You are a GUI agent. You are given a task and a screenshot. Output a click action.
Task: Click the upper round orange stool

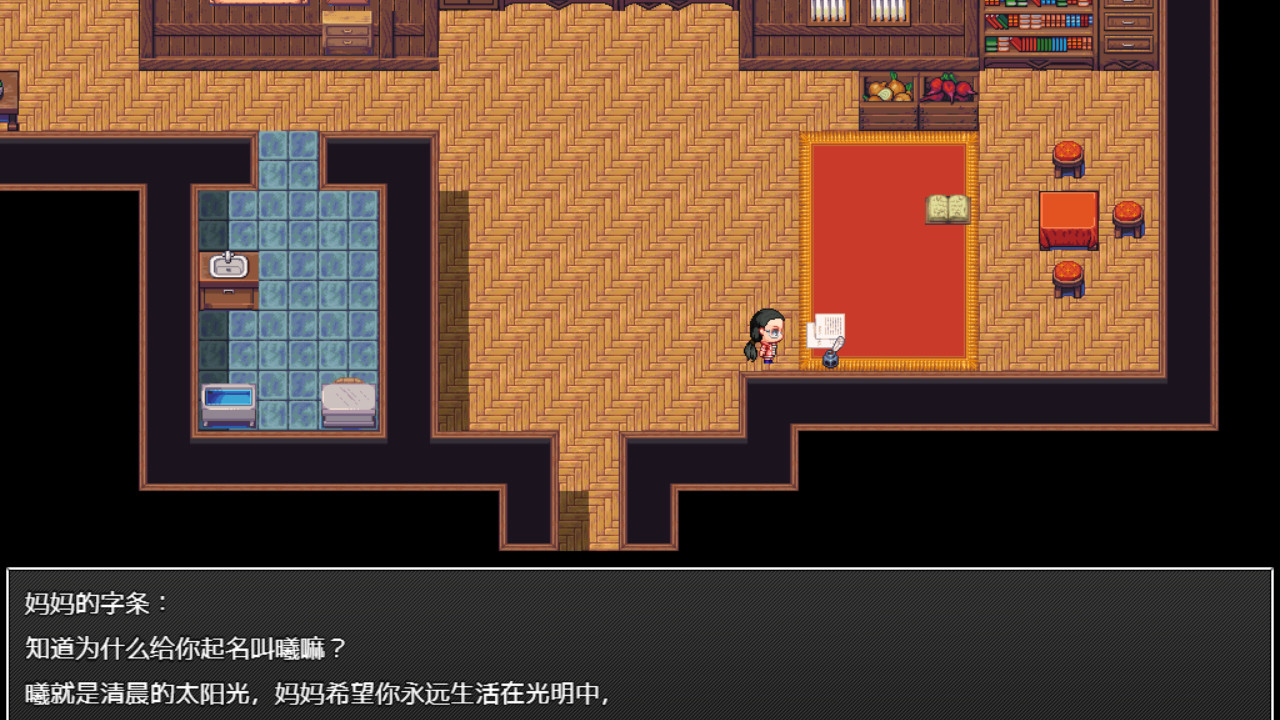[x=1066, y=158]
